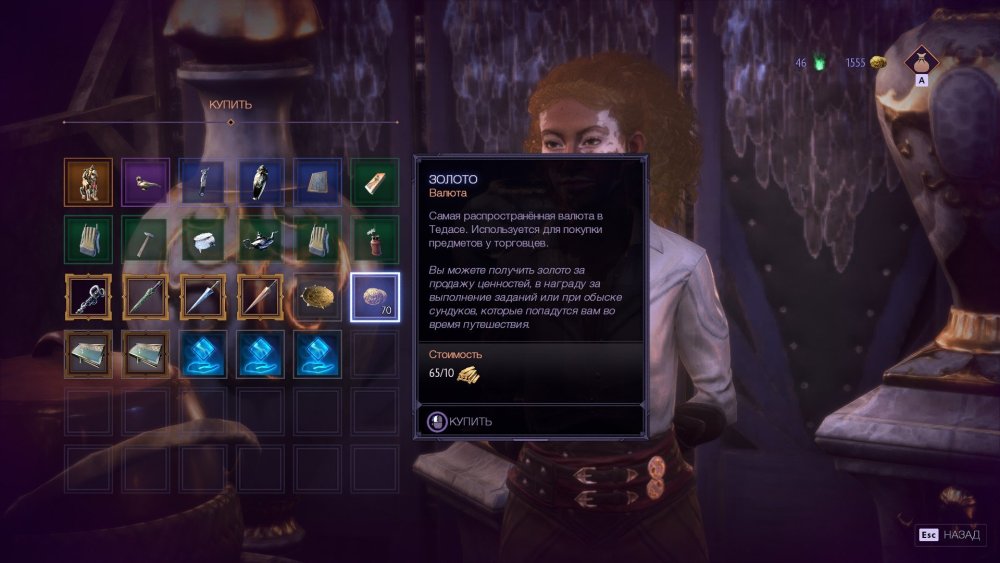Choose the genie lamp item in purple slot
Screen dimensions: 1000x563
click(146, 182)
